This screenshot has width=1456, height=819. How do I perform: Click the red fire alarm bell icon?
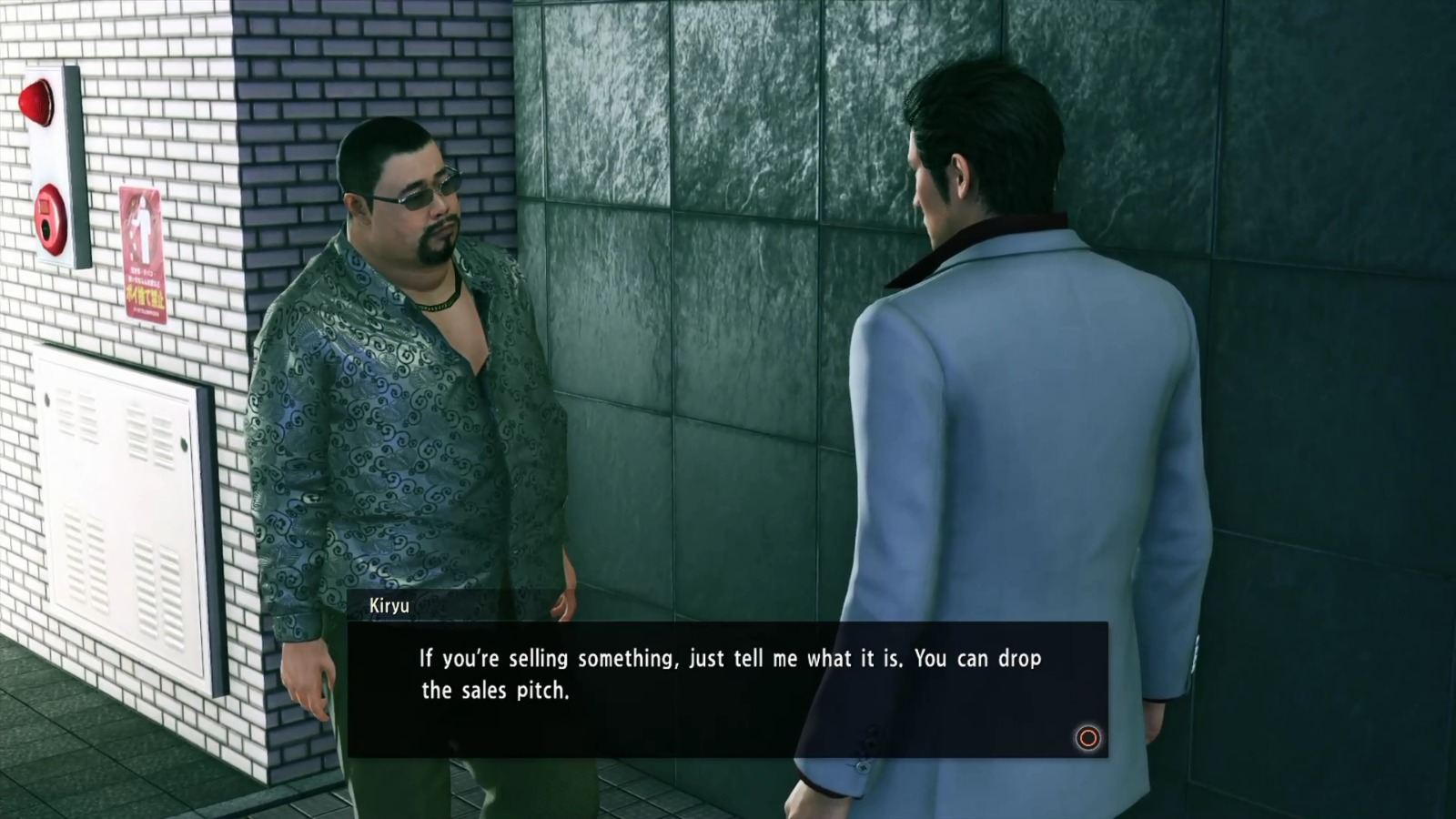pos(36,102)
